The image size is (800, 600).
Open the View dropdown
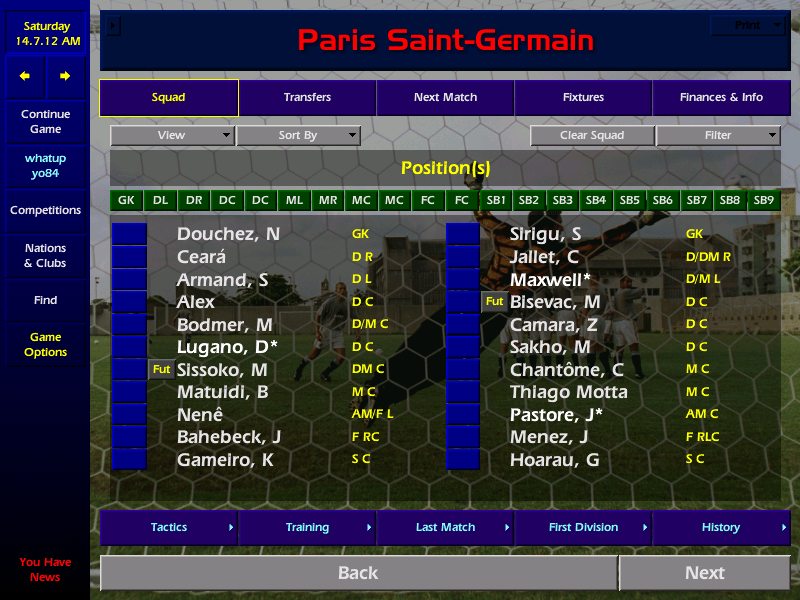tap(172, 135)
